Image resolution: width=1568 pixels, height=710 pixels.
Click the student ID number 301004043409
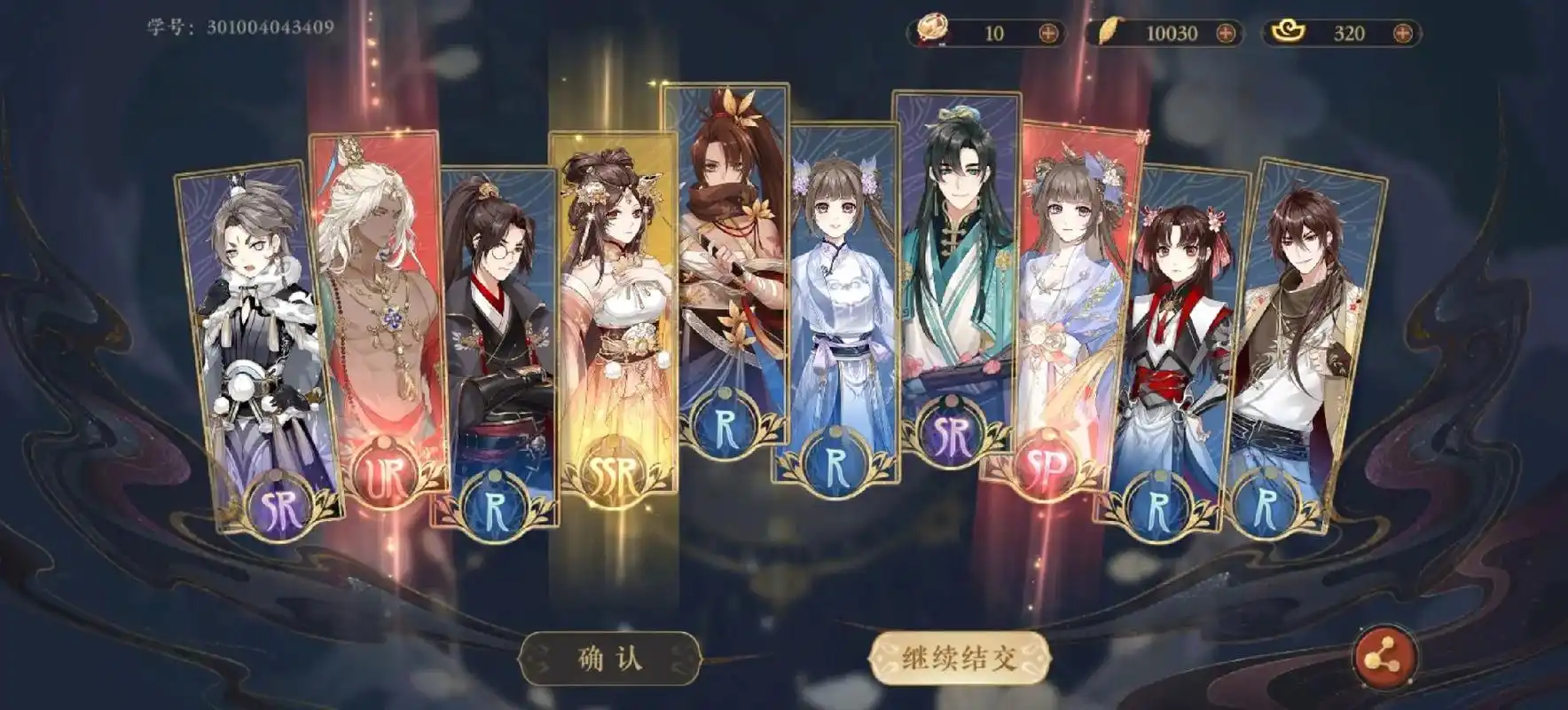269,27
